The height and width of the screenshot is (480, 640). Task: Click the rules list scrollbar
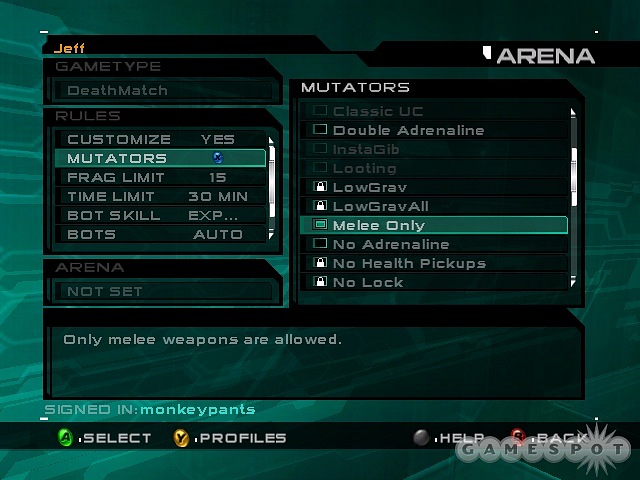click(x=270, y=180)
